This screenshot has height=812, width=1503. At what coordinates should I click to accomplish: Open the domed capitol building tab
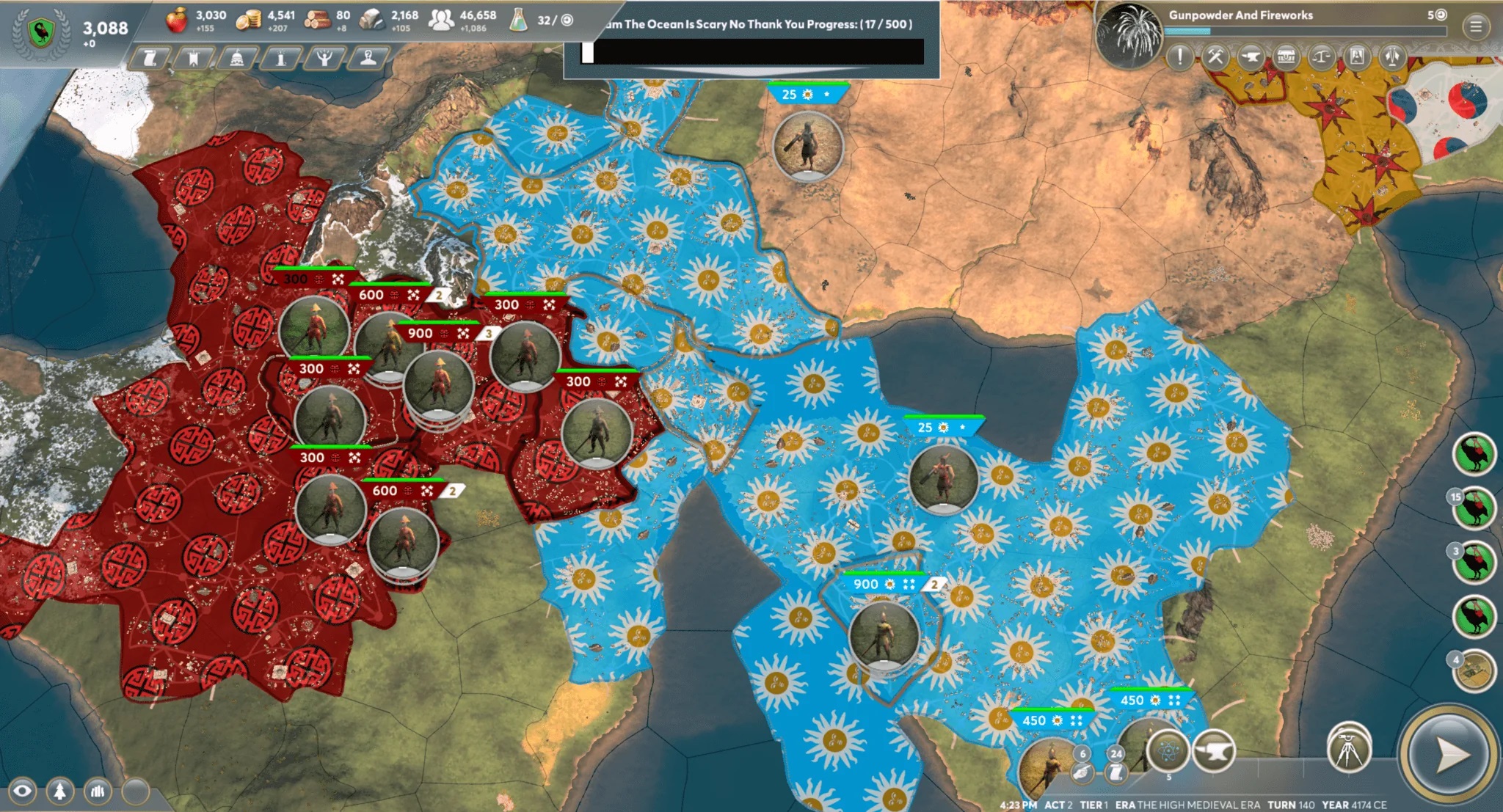click(237, 59)
